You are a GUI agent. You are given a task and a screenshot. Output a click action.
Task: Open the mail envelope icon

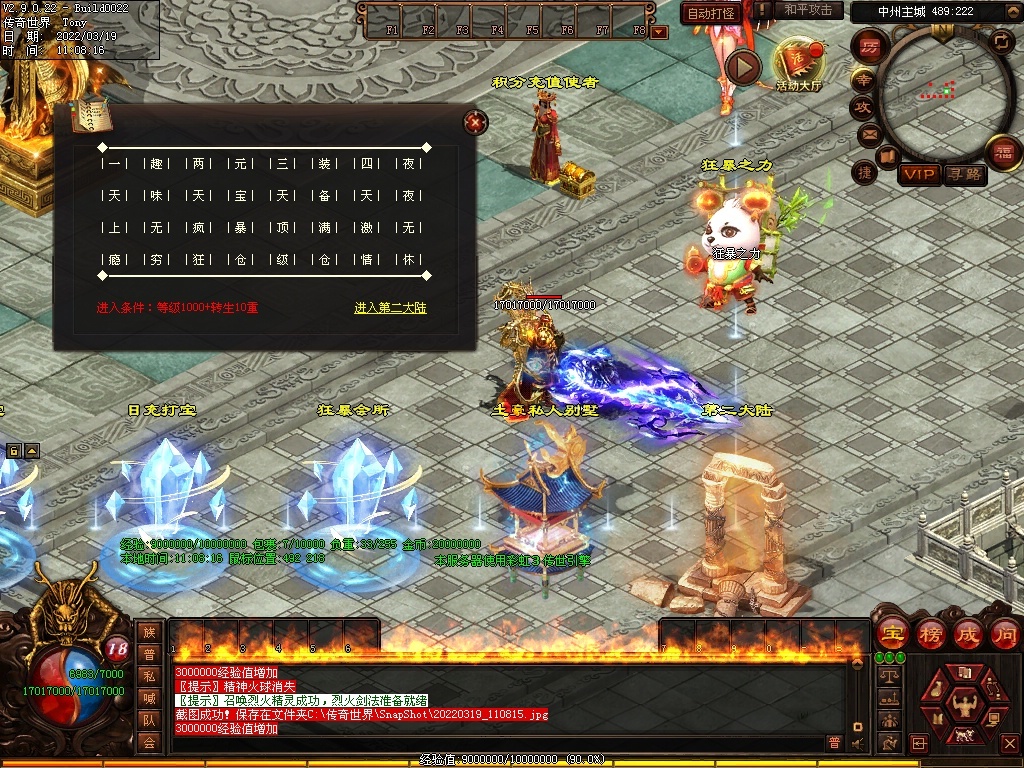point(868,133)
